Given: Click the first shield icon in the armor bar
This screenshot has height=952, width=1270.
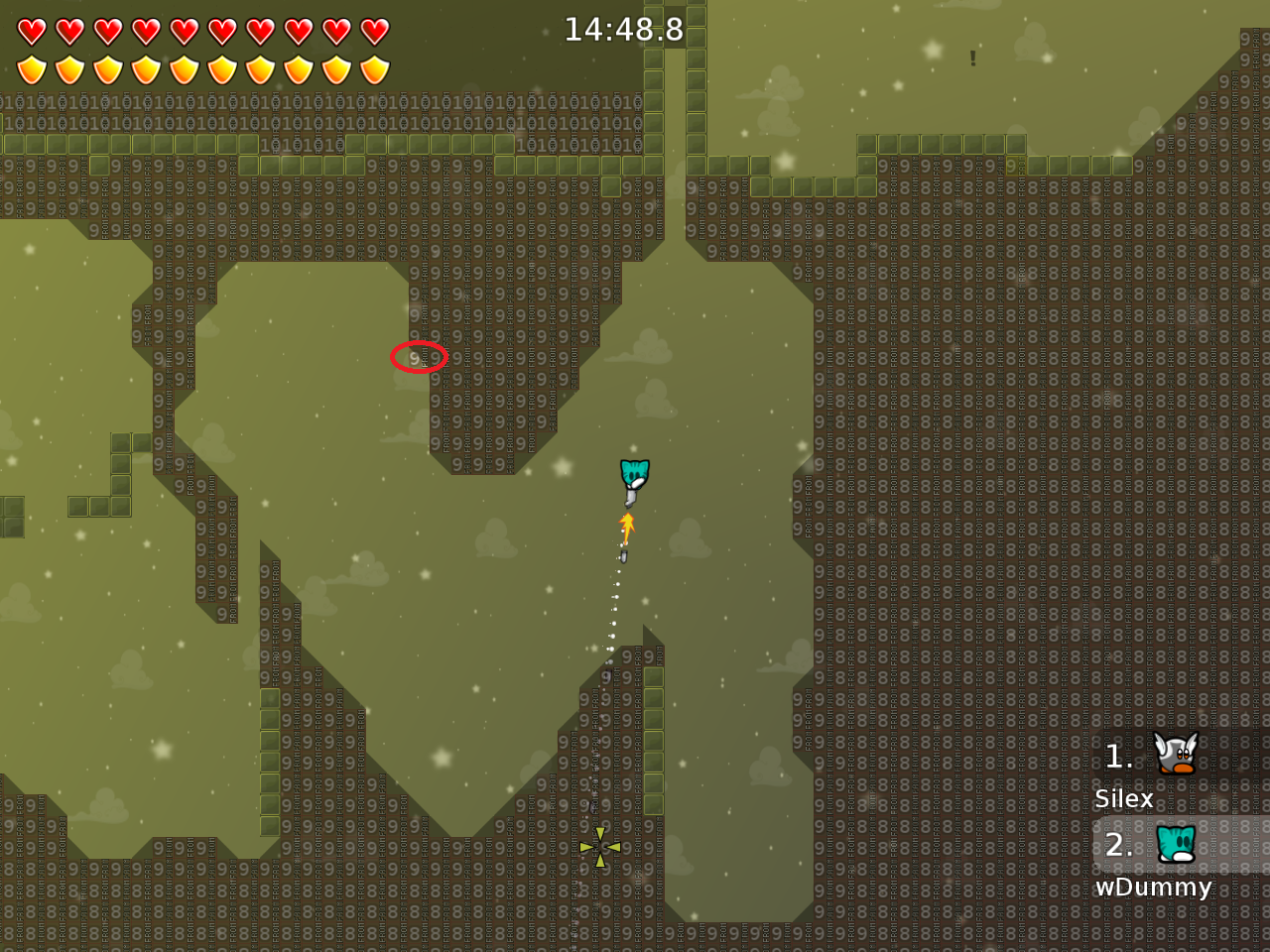Looking at the screenshot, I should click(31, 67).
